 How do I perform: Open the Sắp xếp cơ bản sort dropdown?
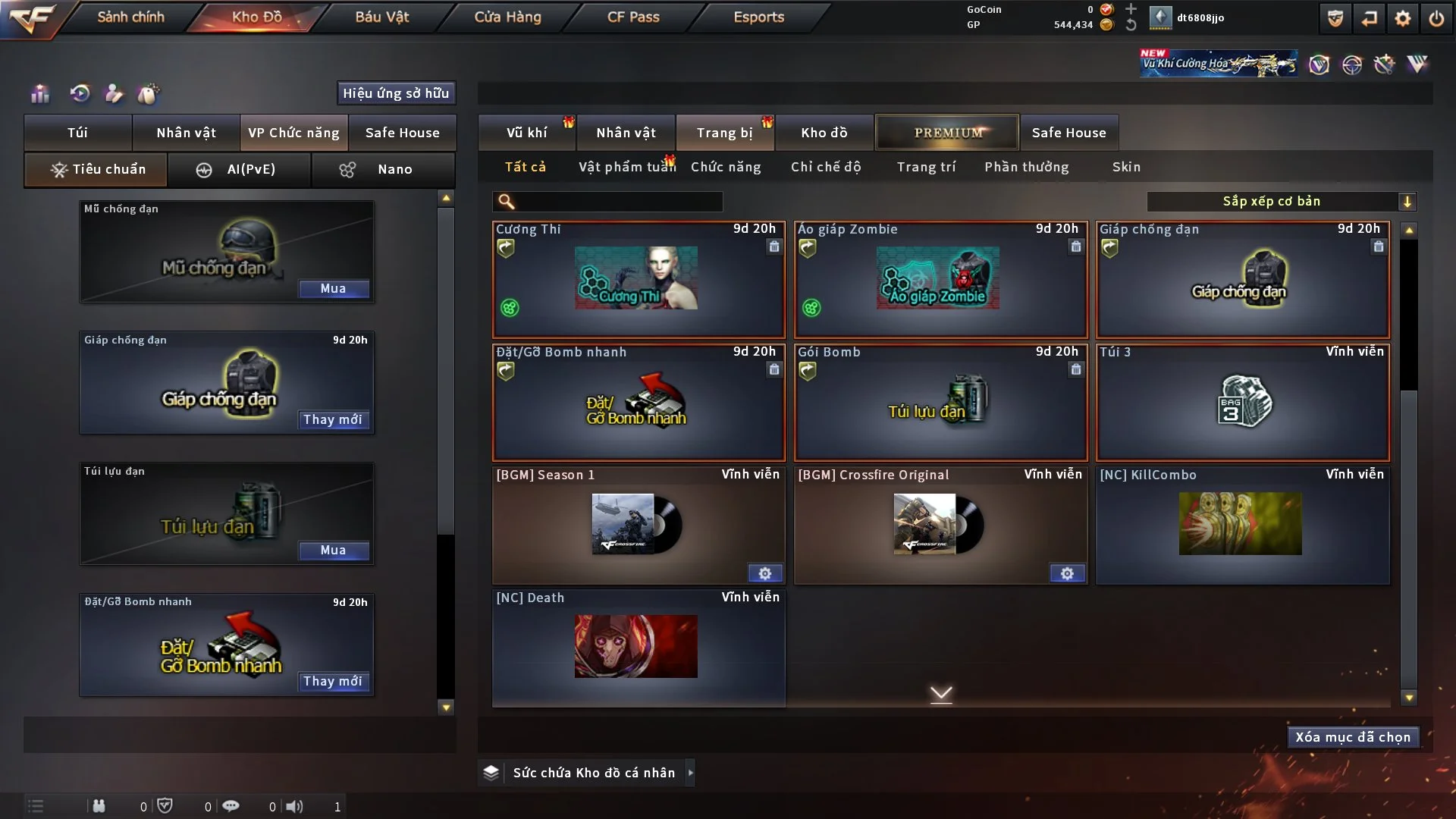1281,201
